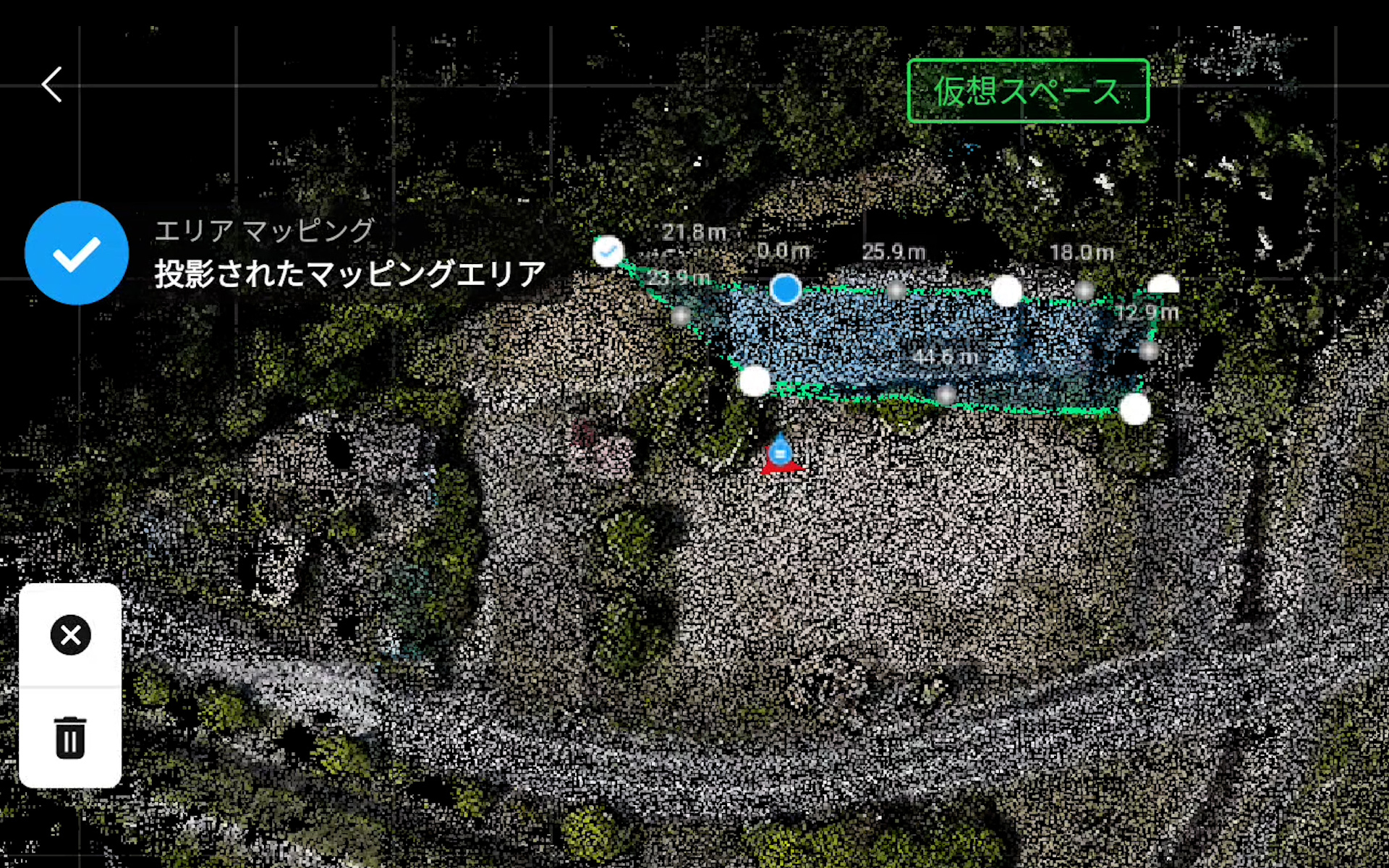Tap the midpoint dot along the bottom boundary

946,395
